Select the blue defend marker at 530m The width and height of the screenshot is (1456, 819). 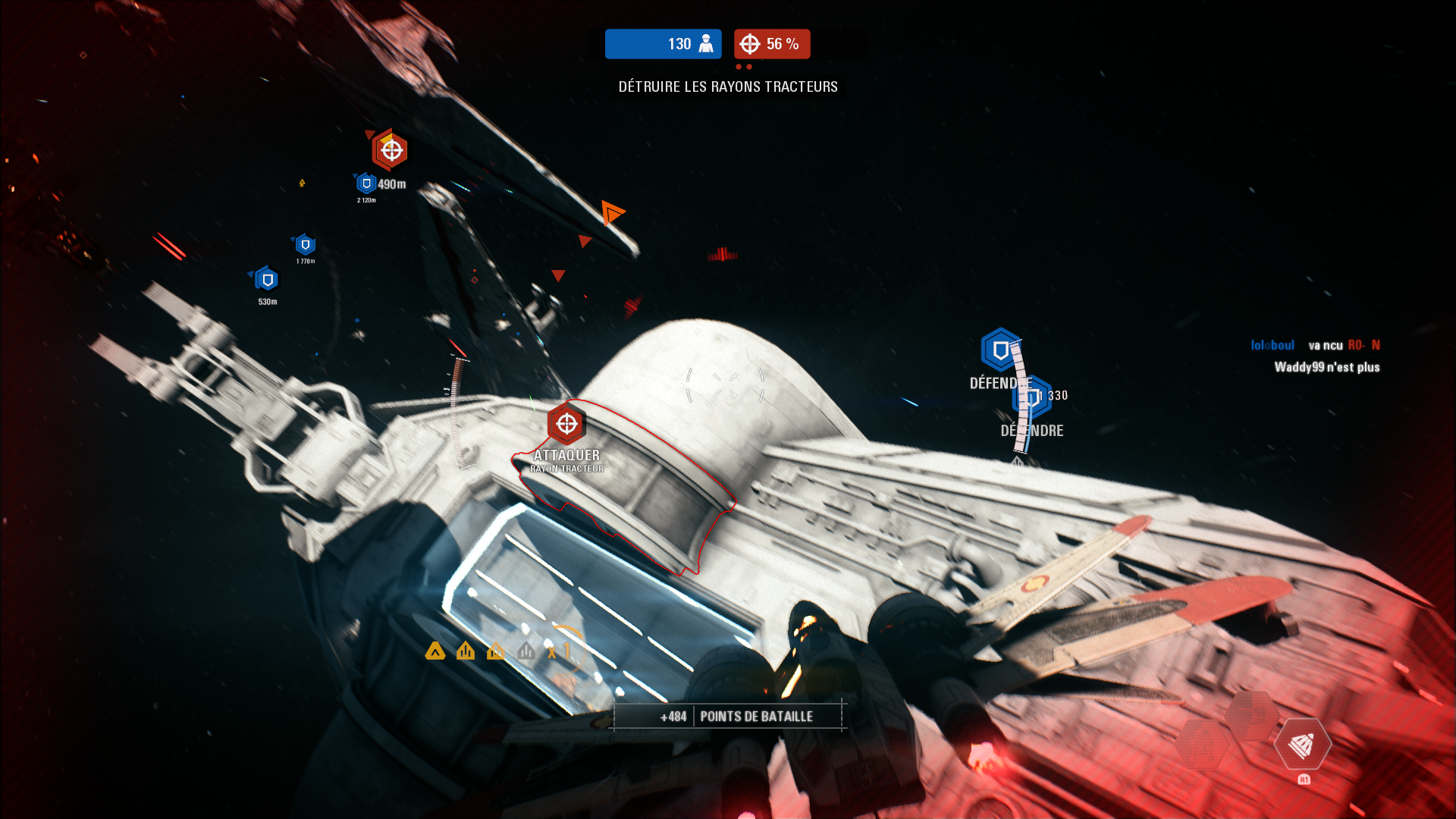click(x=267, y=280)
